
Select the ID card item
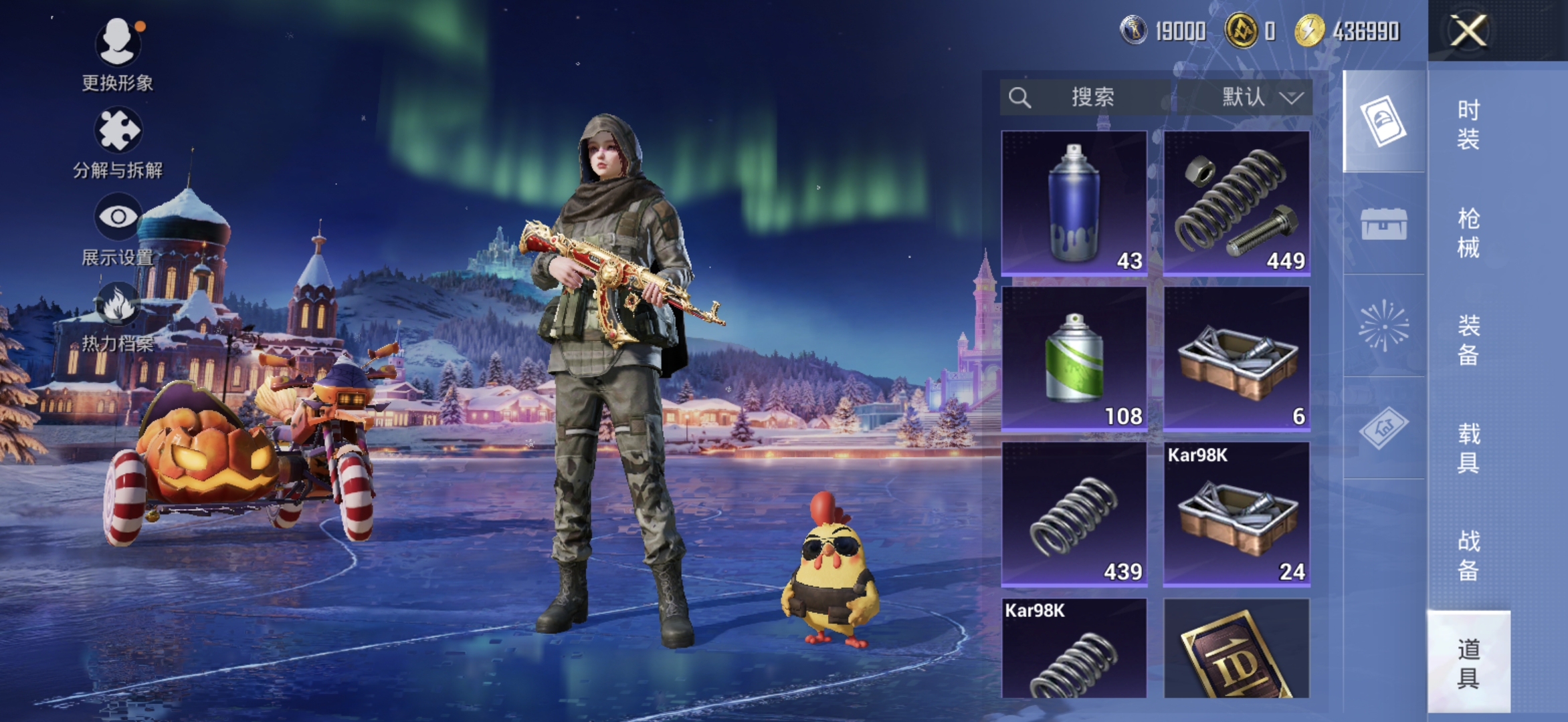[1236, 648]
